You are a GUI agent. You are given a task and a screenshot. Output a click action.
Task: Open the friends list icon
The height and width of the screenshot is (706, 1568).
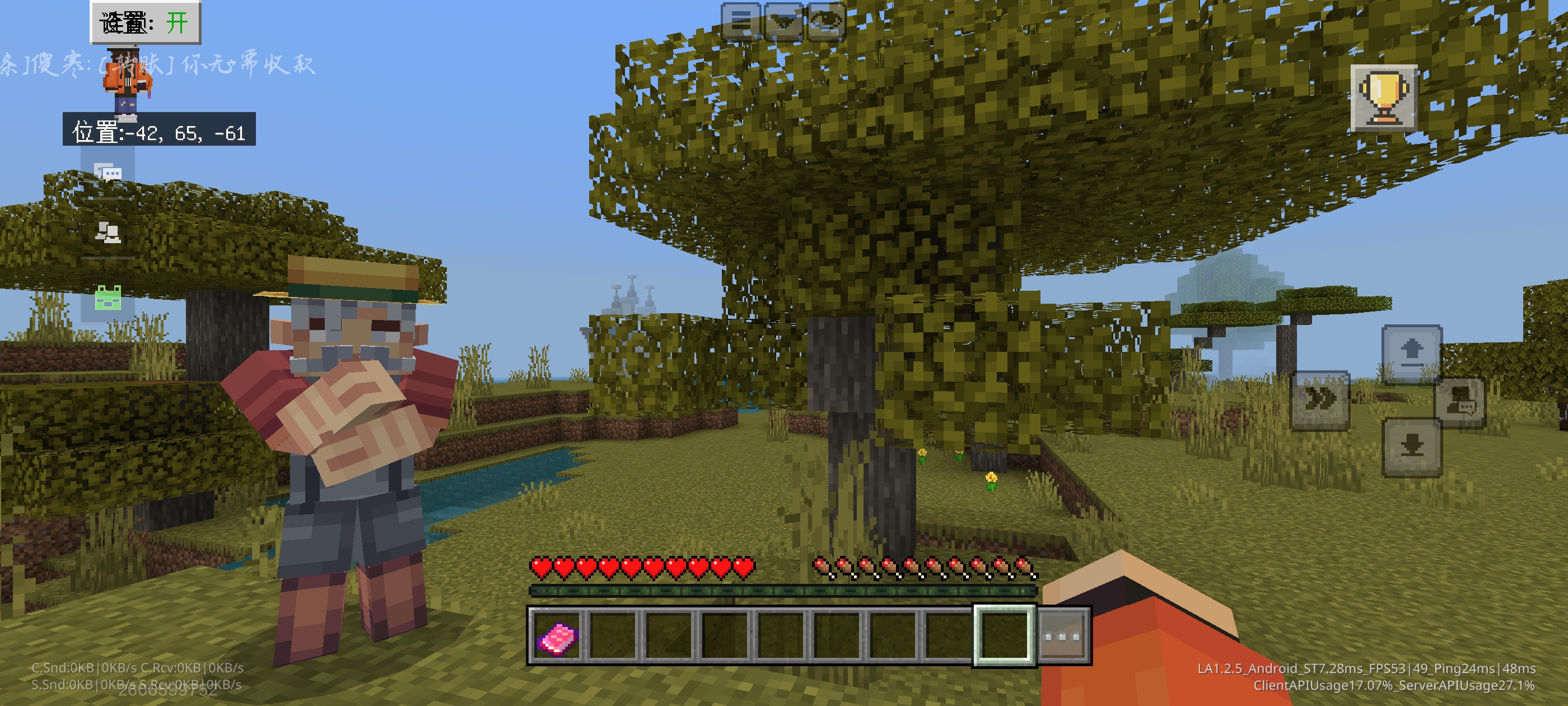coord(108,232)
